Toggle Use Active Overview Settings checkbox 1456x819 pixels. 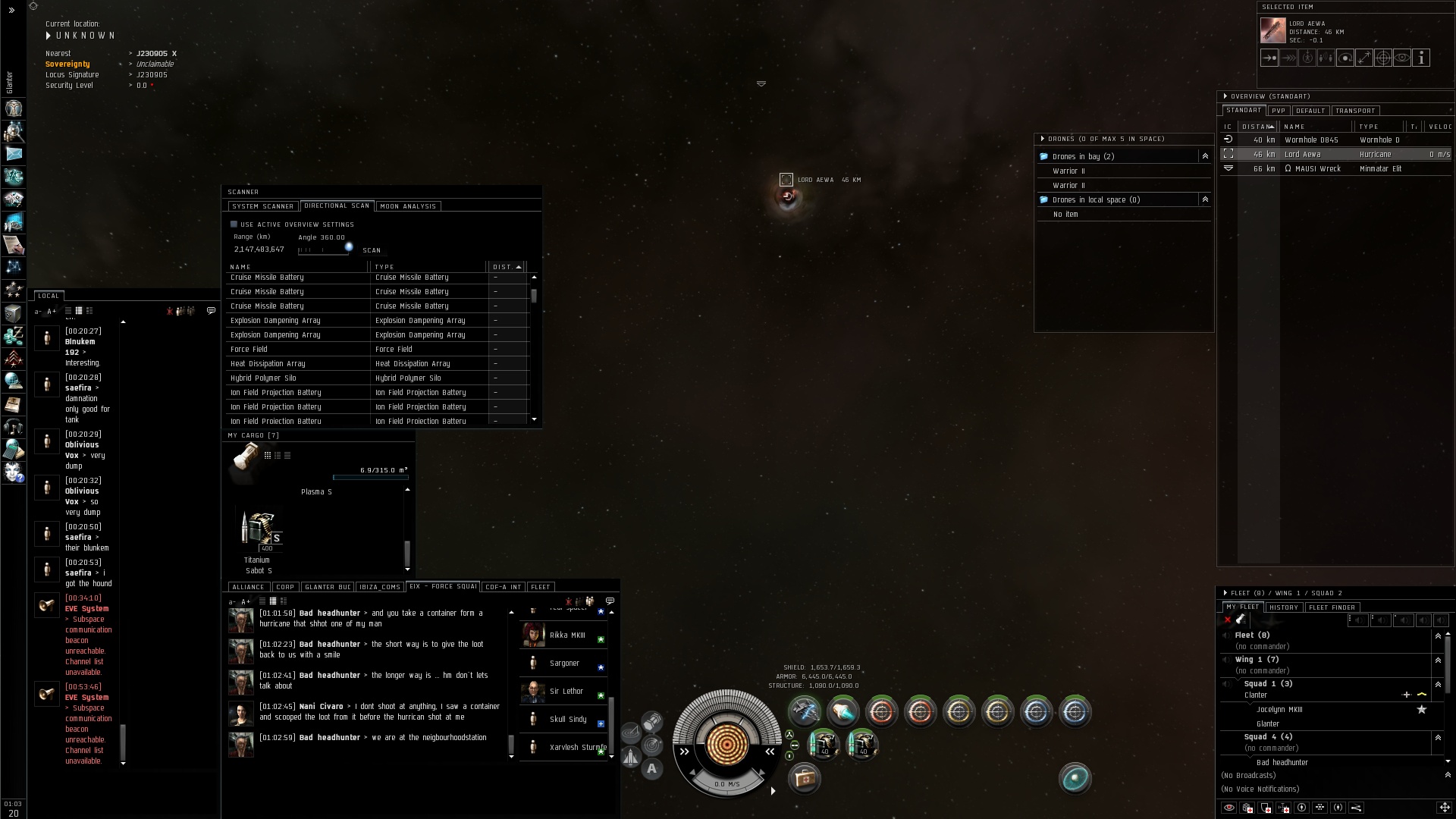click(x=234, y=224)
